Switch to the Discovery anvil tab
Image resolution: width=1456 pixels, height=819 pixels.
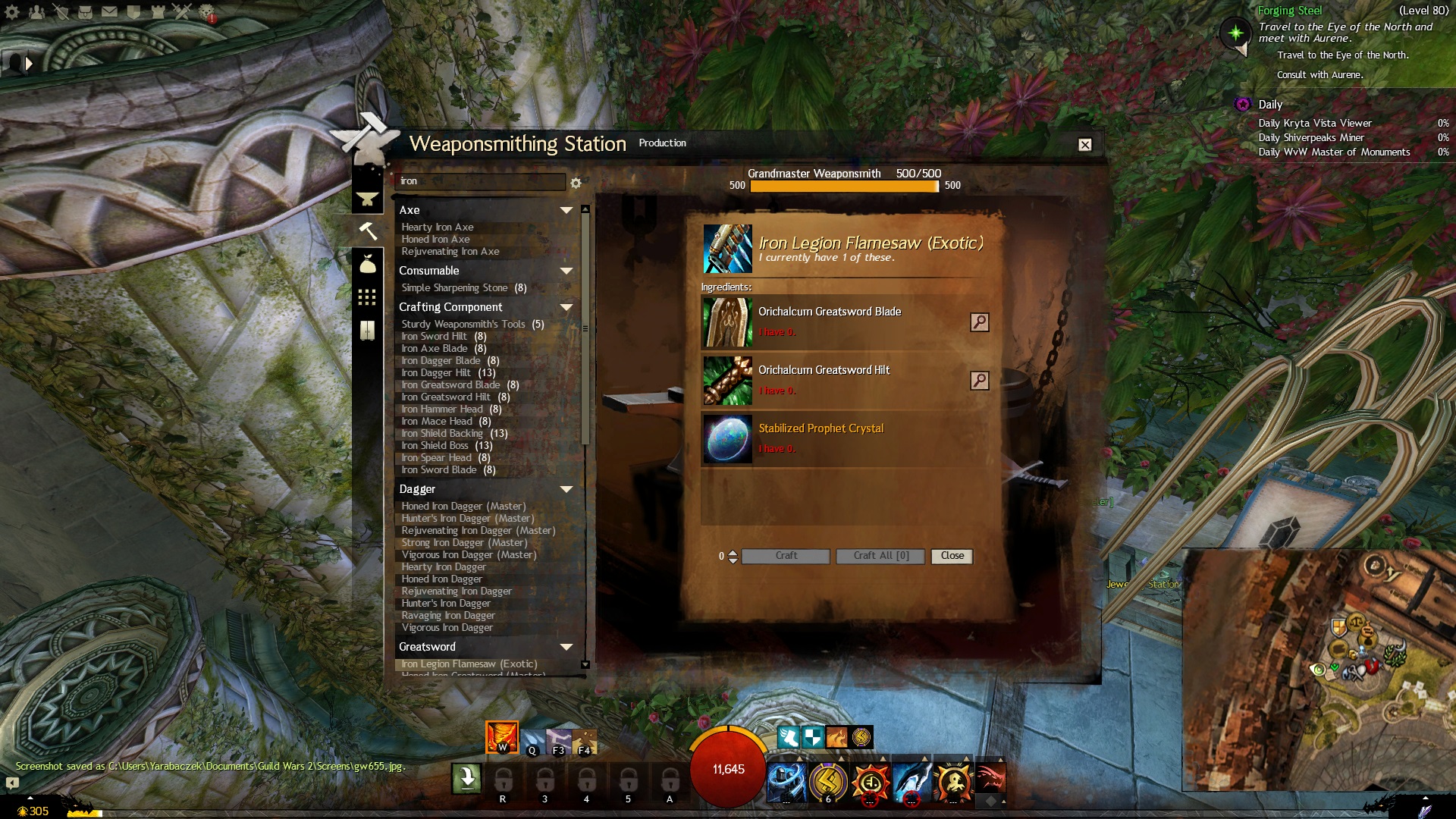click(368, 199)
